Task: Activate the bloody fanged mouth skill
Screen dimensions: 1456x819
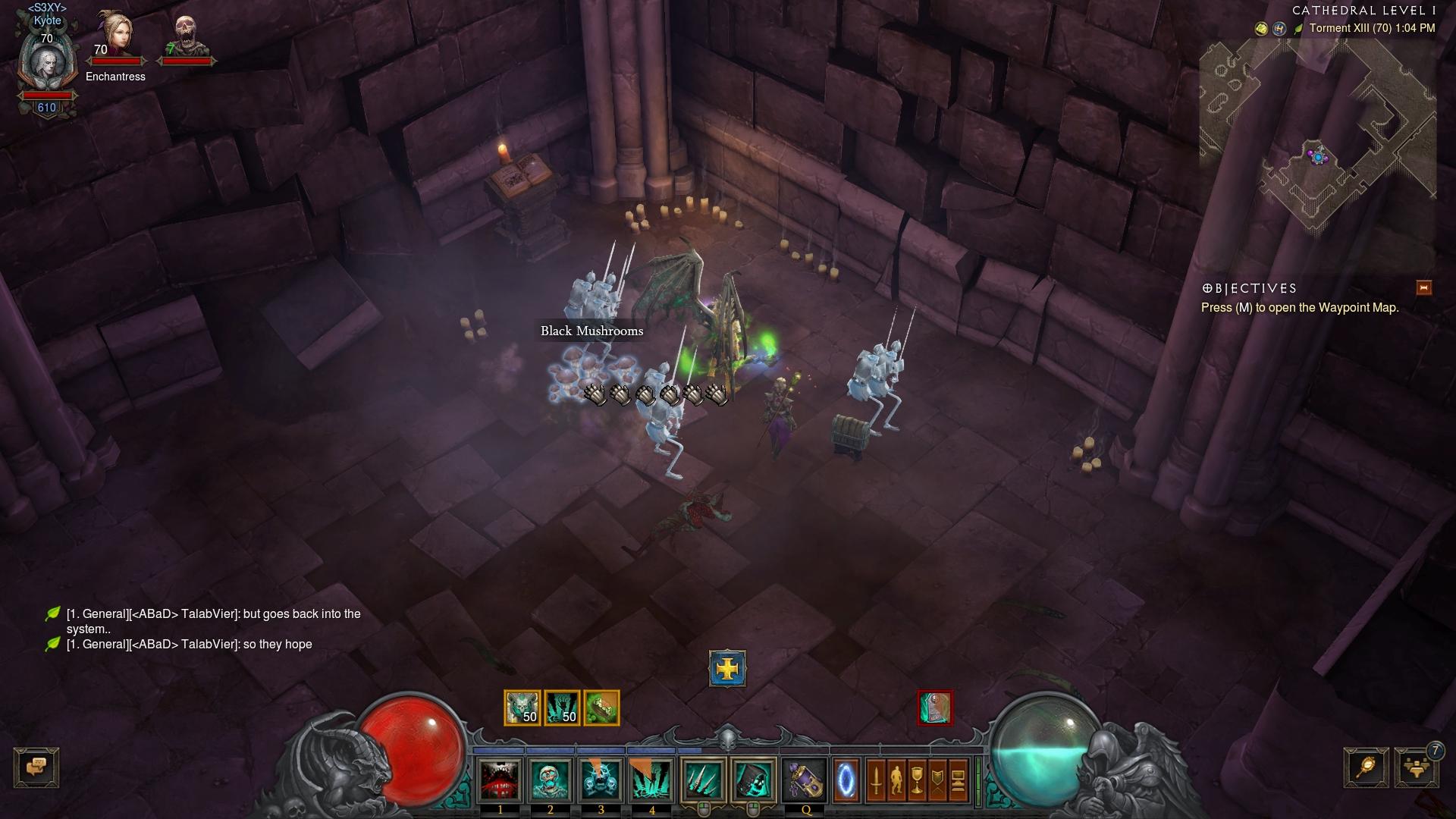Action: click(x=500, y=780)
